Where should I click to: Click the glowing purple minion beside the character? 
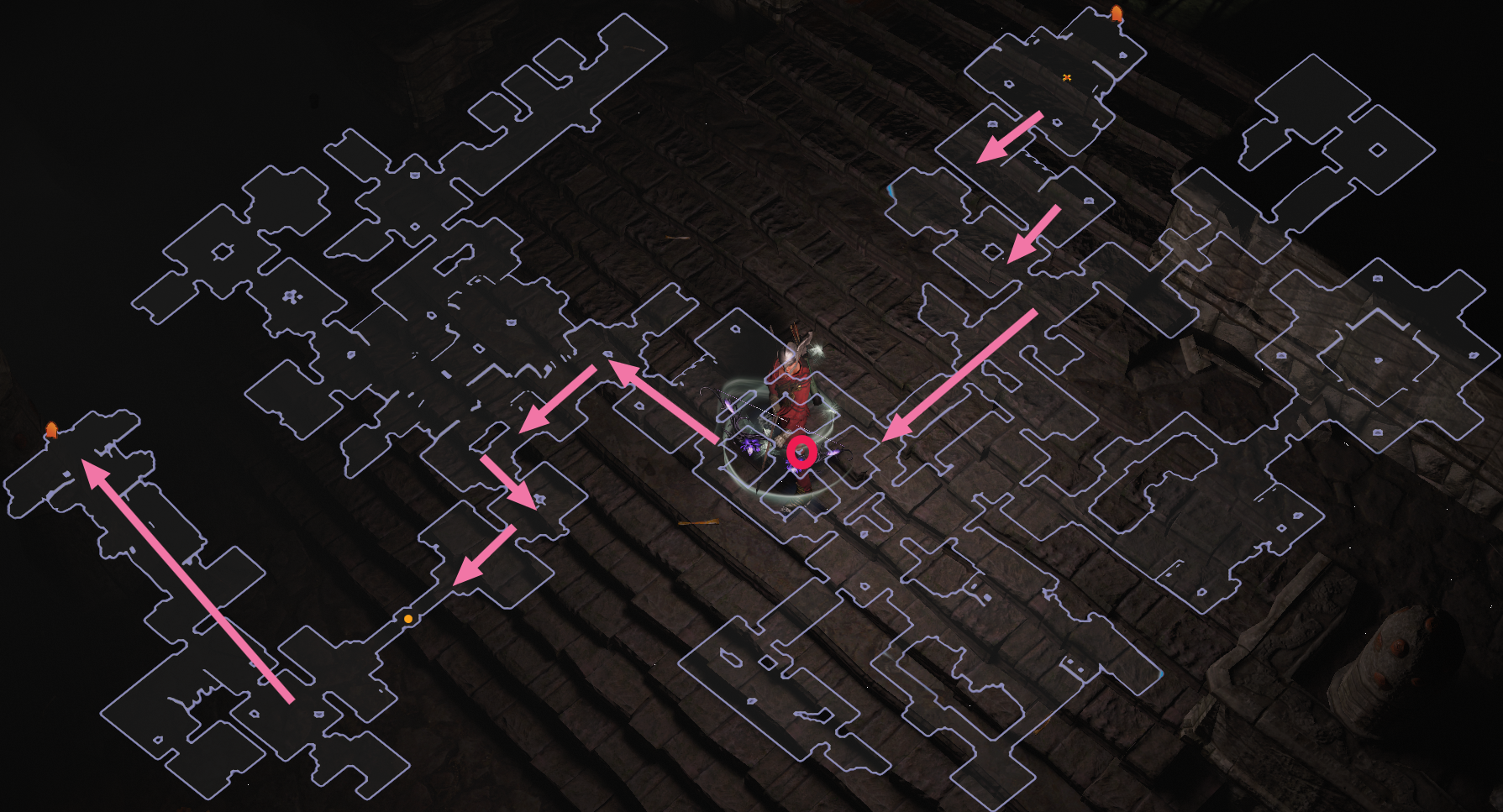coord(752,445)
